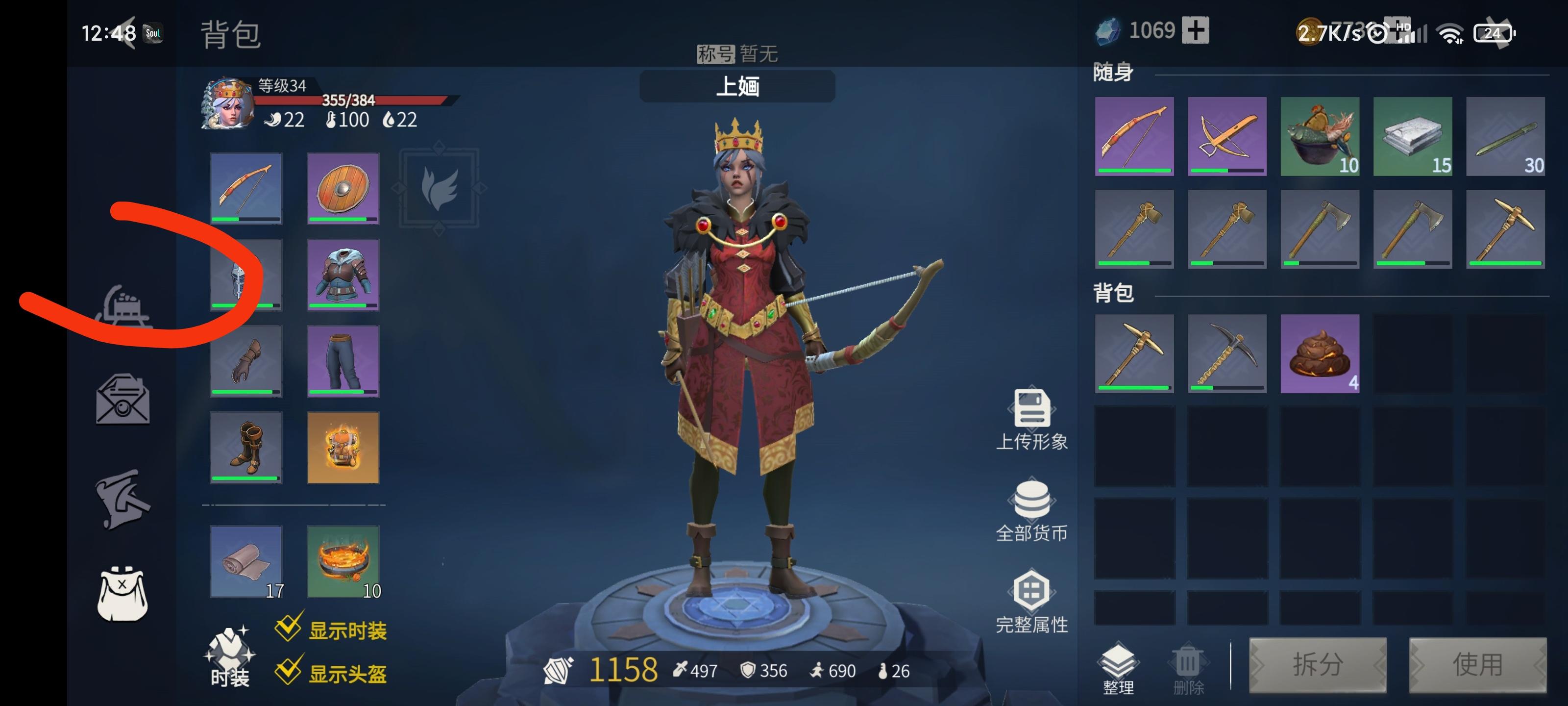Select the fish stew food stack
This screenshot has height=706, width=1568.
[x=1320, y=136]
